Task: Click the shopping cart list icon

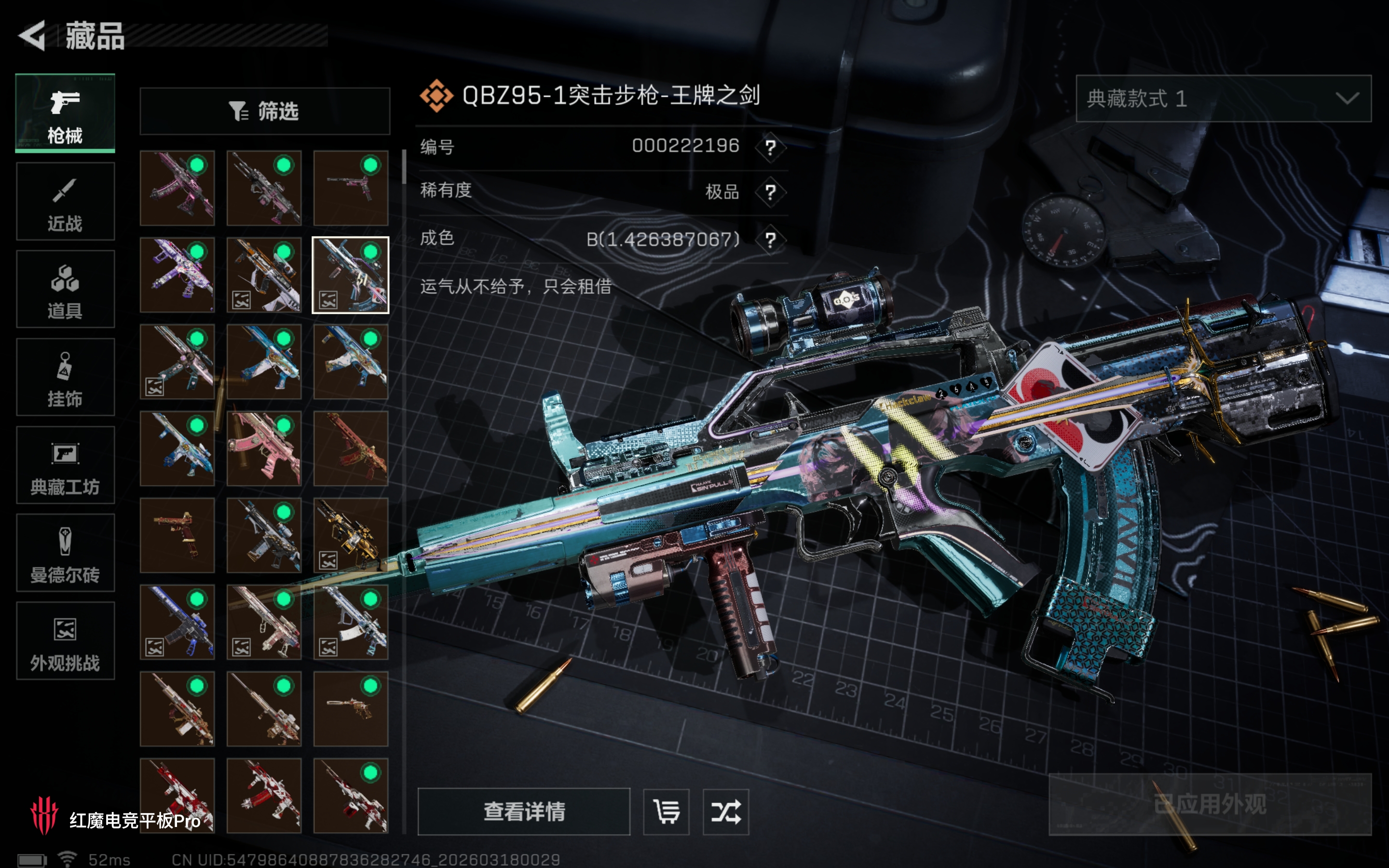Action: point(666,812)
